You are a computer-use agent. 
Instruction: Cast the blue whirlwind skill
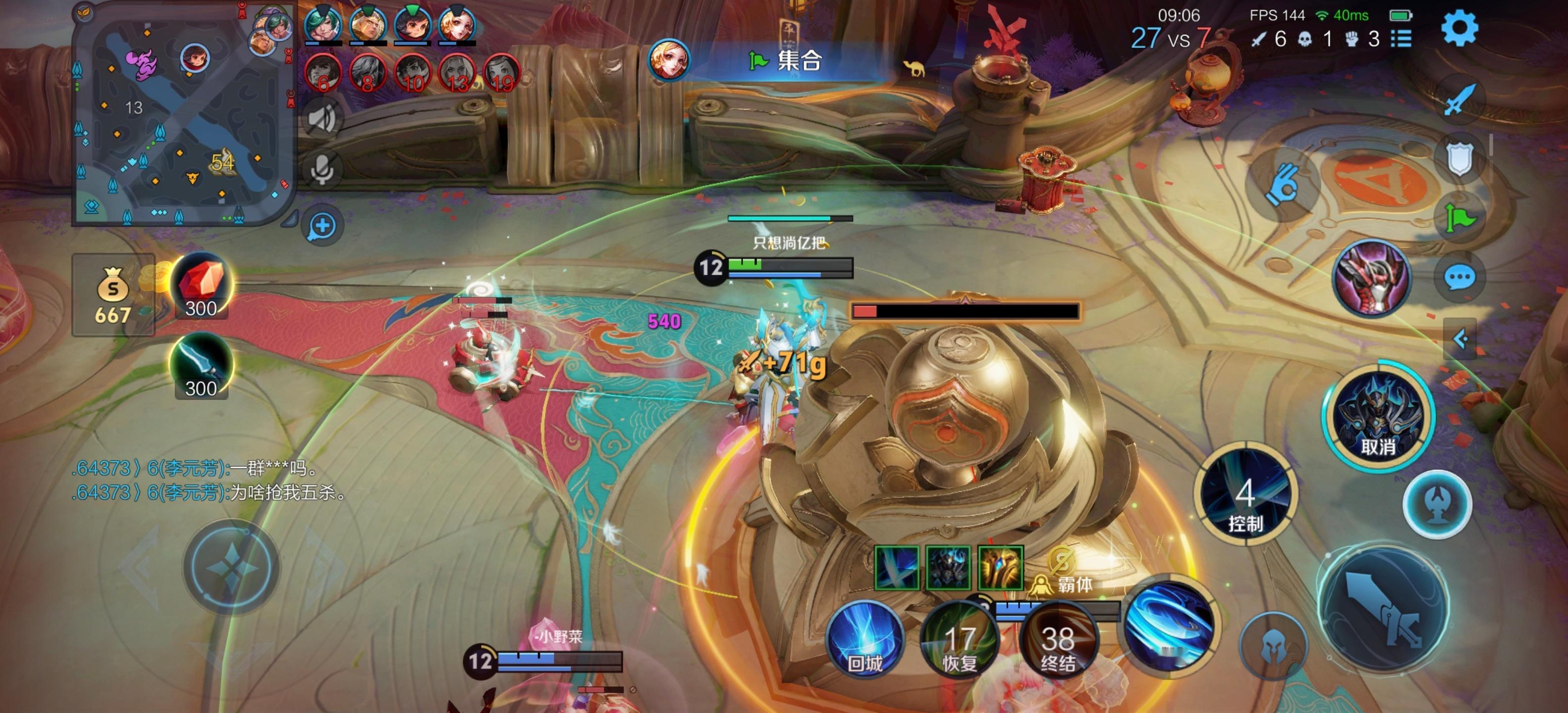(1168, 627)
